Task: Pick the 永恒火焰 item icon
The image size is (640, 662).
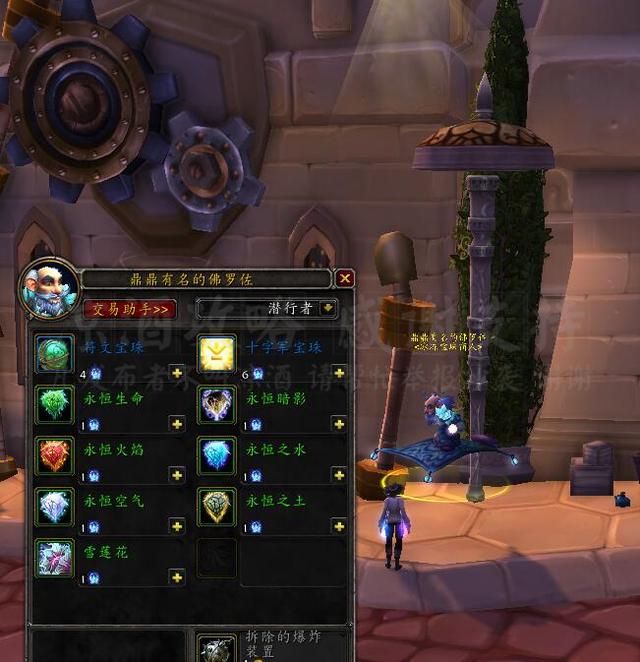Action: click(x=54, y=456)
